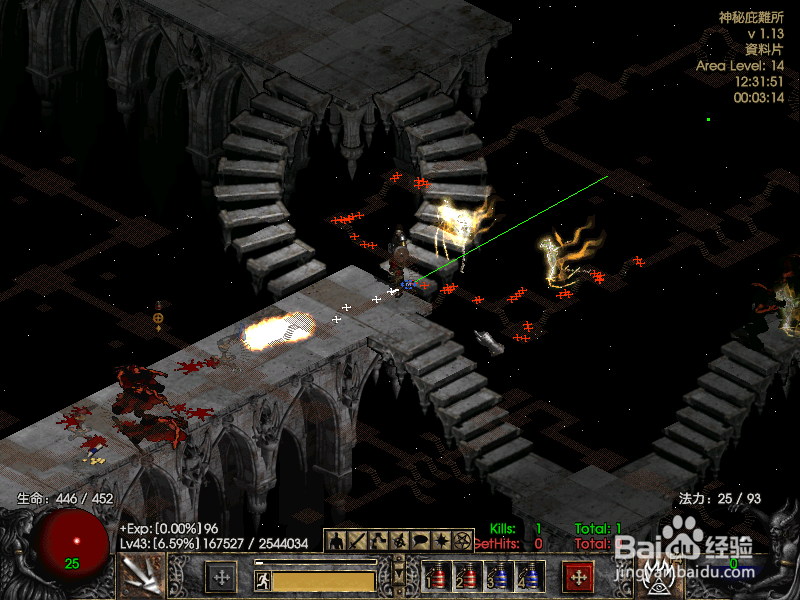The width and height of the screenshot is (800, 600).
Task: Open game menu via pentagram icon
Action: click(x=462, y=540)
